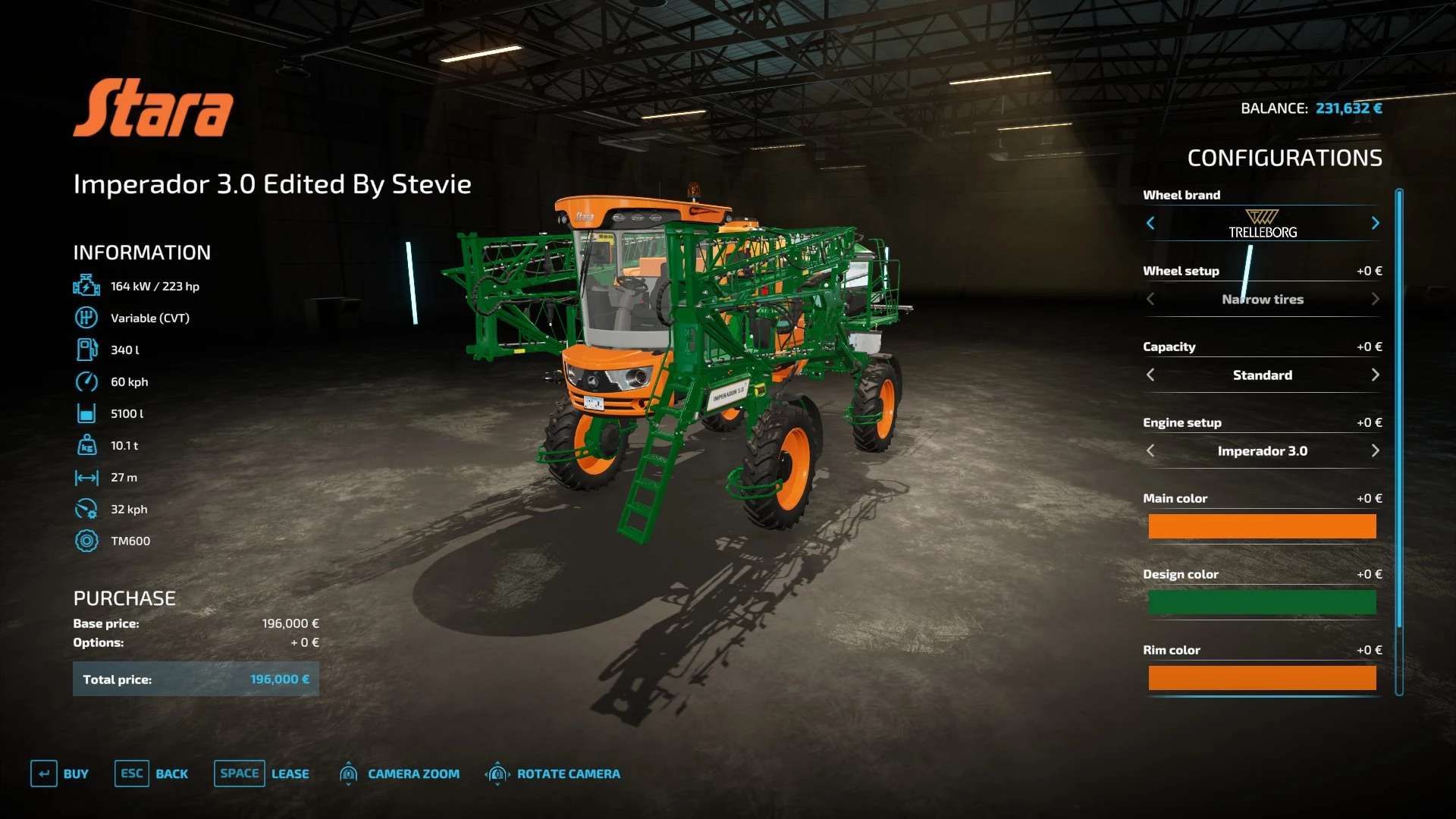Viewport: 1456px width, 819px height.
Task: Buy the Imperador 3.0 sprayer
Action: pyautogui.click(x=61, y=773)
